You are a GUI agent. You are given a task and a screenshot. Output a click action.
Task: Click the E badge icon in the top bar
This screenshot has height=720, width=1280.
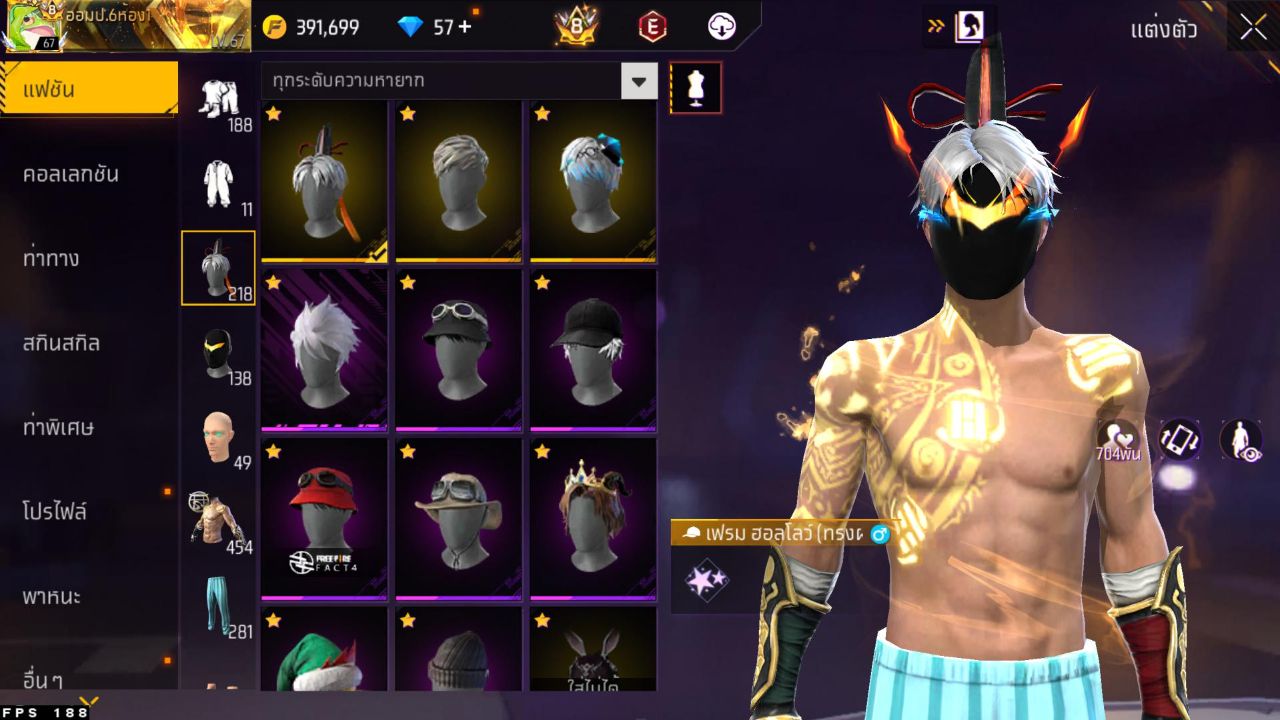point(651,27)
